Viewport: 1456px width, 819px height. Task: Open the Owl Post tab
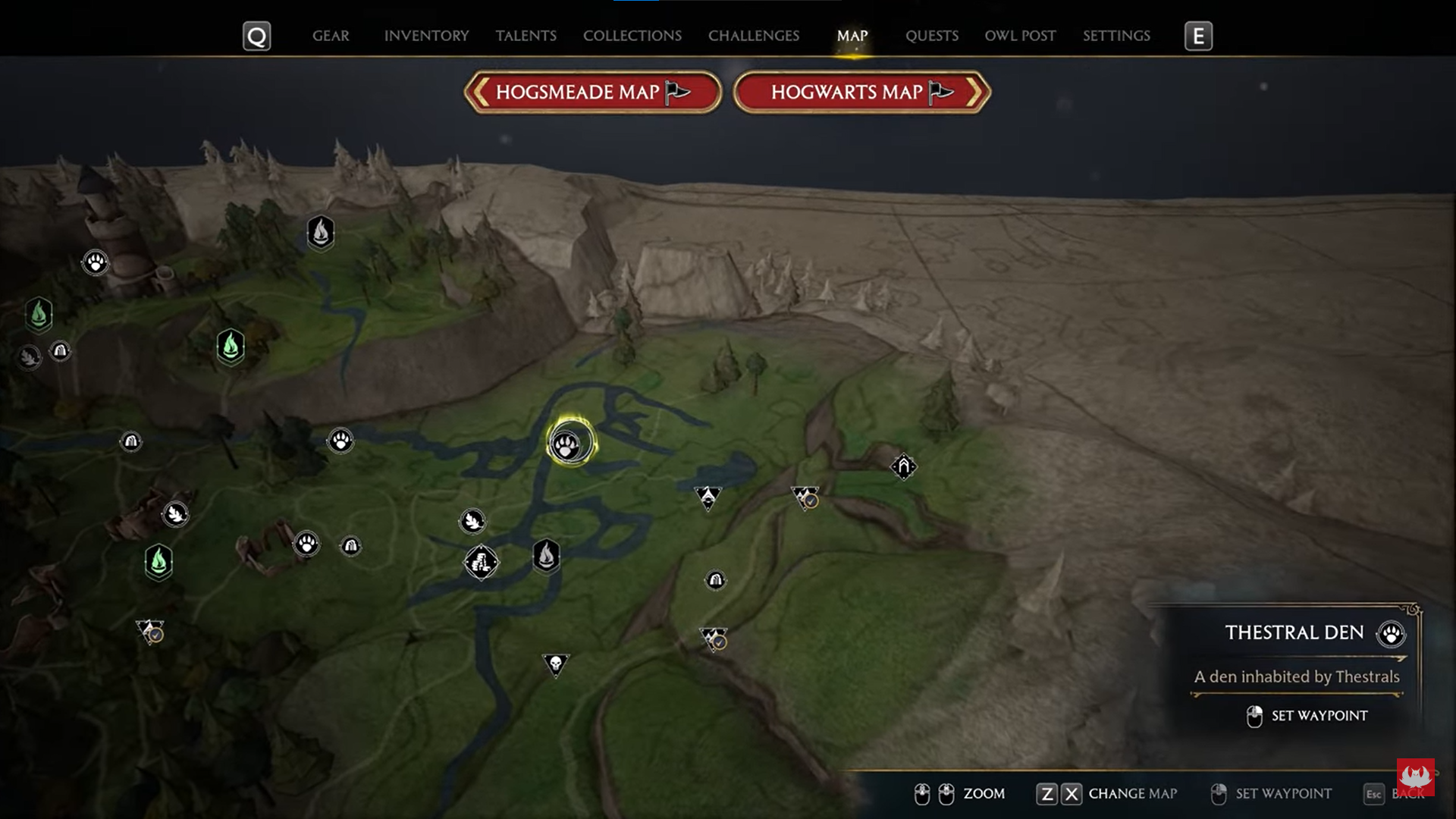(x=1019, y=36)
